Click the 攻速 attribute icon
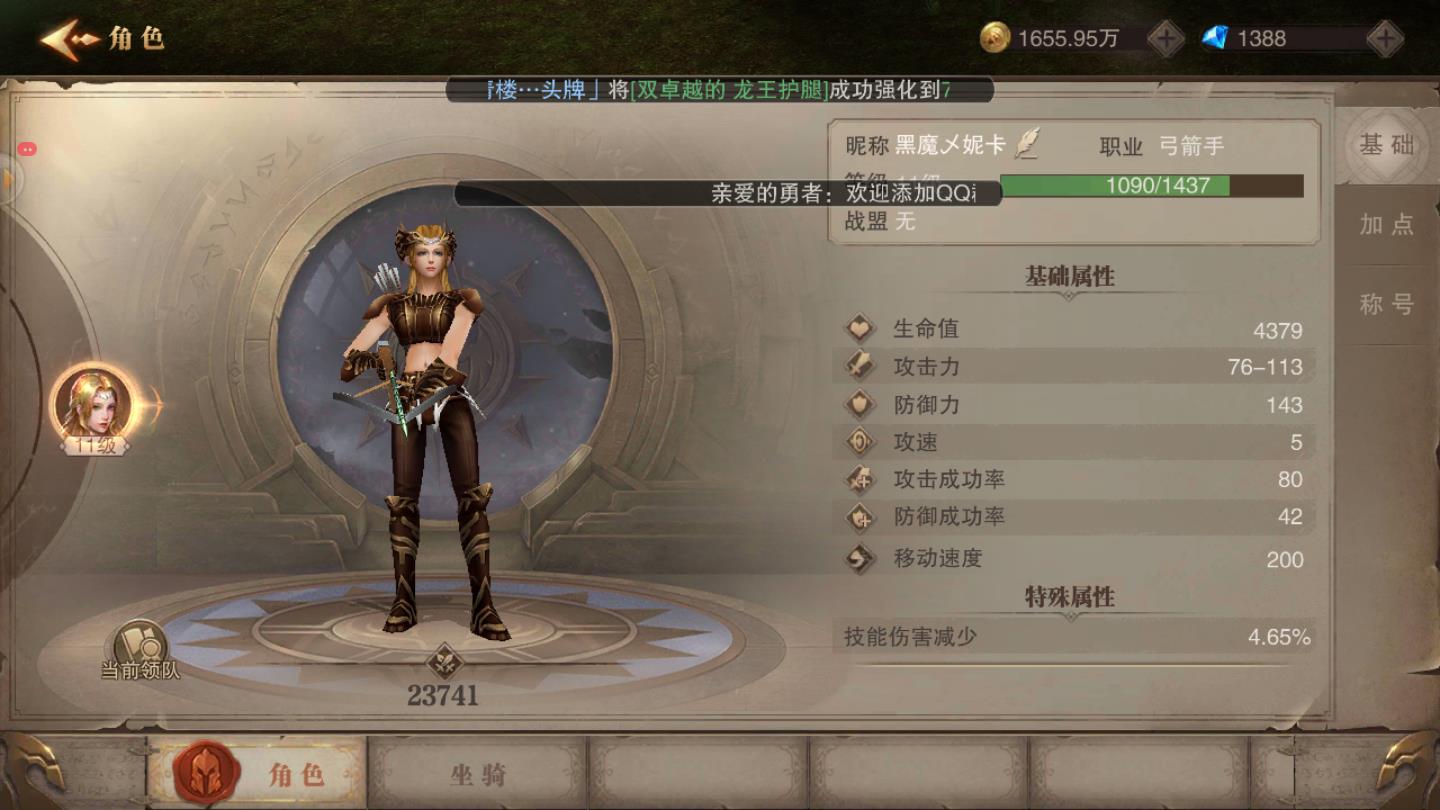The height and width of the screenshot is (810, 1440). tap(860, 441)
